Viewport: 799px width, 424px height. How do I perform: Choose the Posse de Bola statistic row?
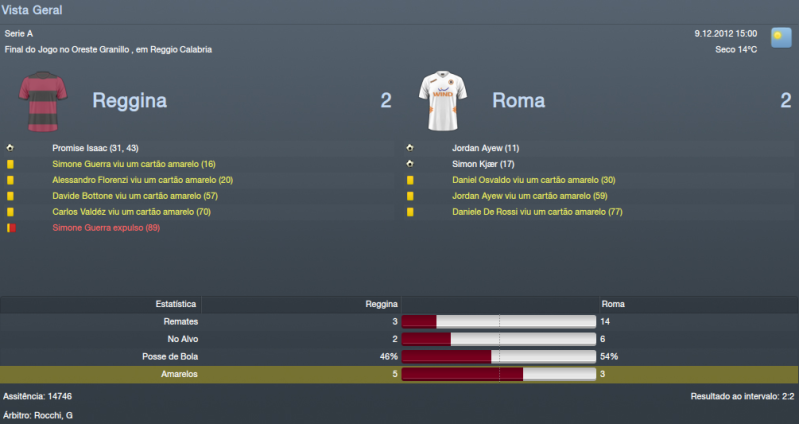(399, 356)
